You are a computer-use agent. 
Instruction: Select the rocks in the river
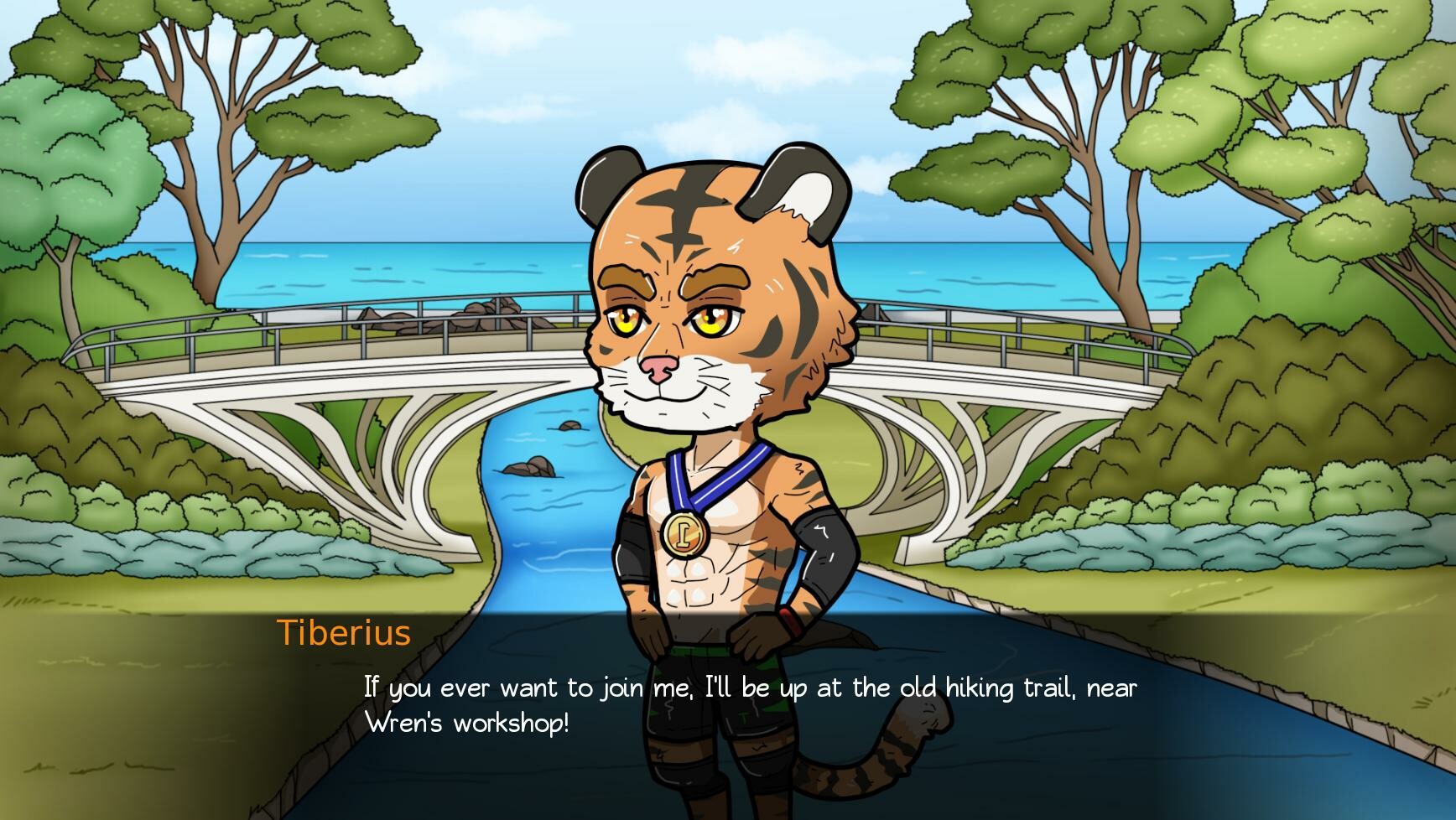click(x=528, y=465)
